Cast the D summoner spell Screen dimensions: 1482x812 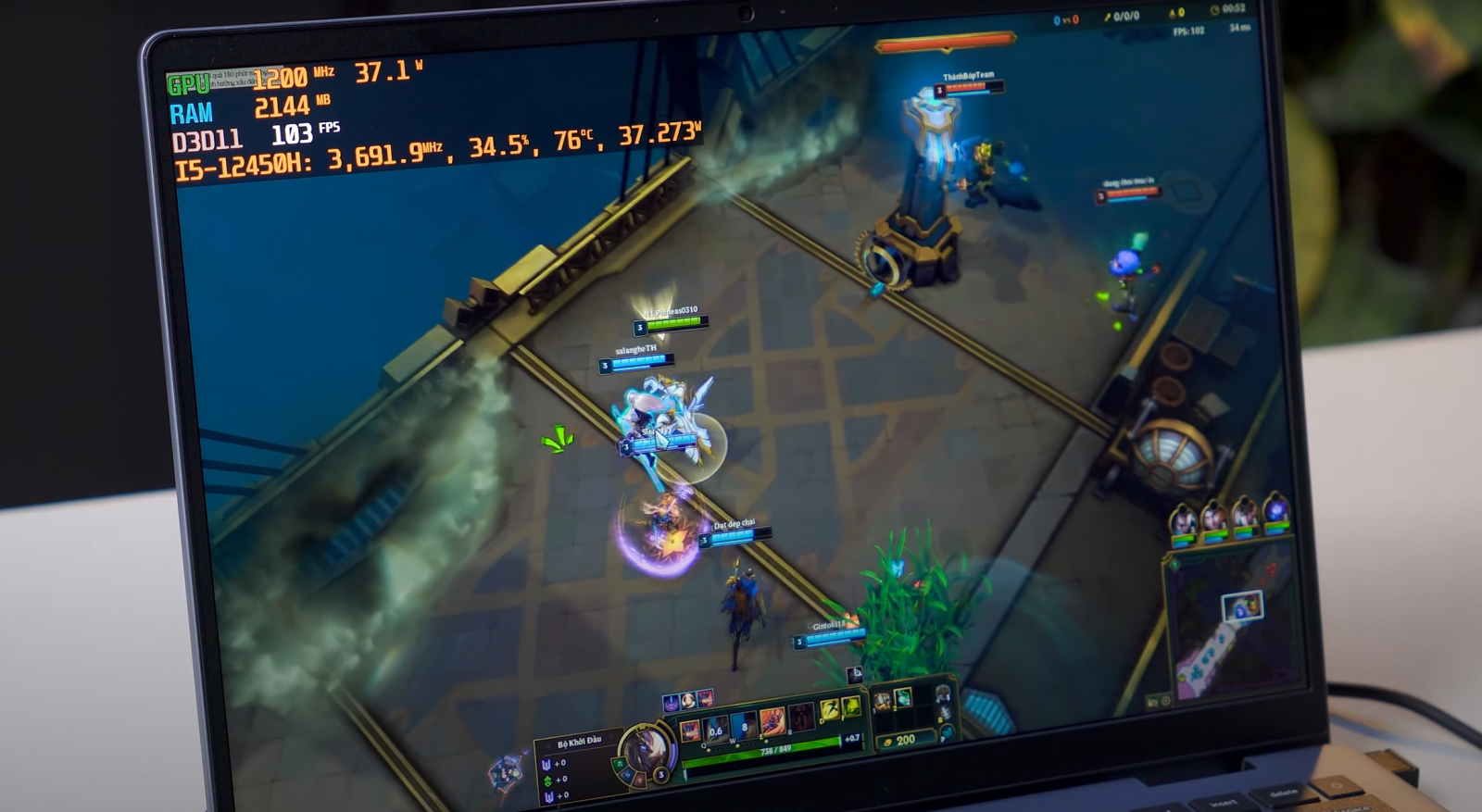pos(830,710)
